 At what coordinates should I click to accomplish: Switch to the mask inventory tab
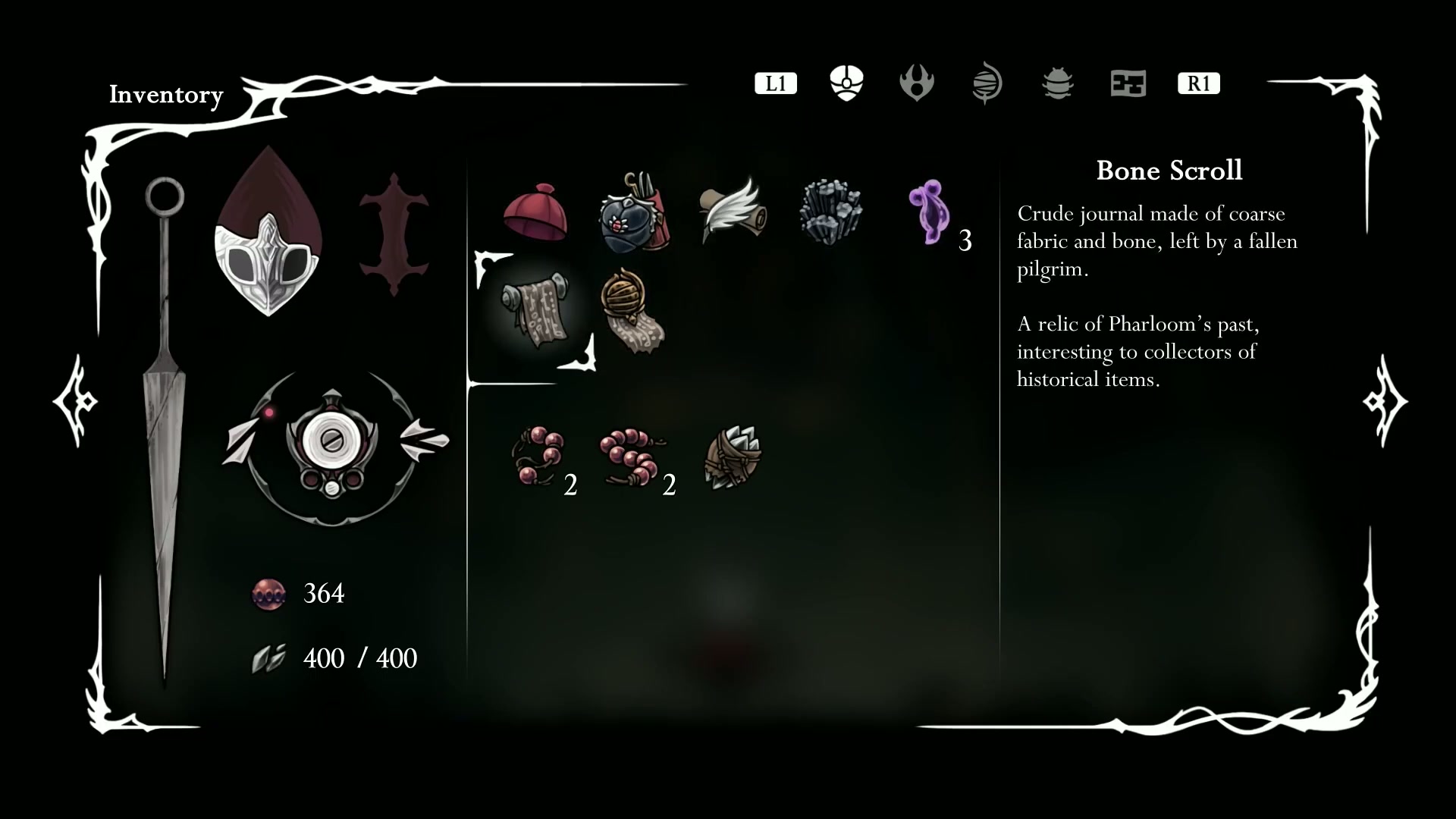[846, 83]
